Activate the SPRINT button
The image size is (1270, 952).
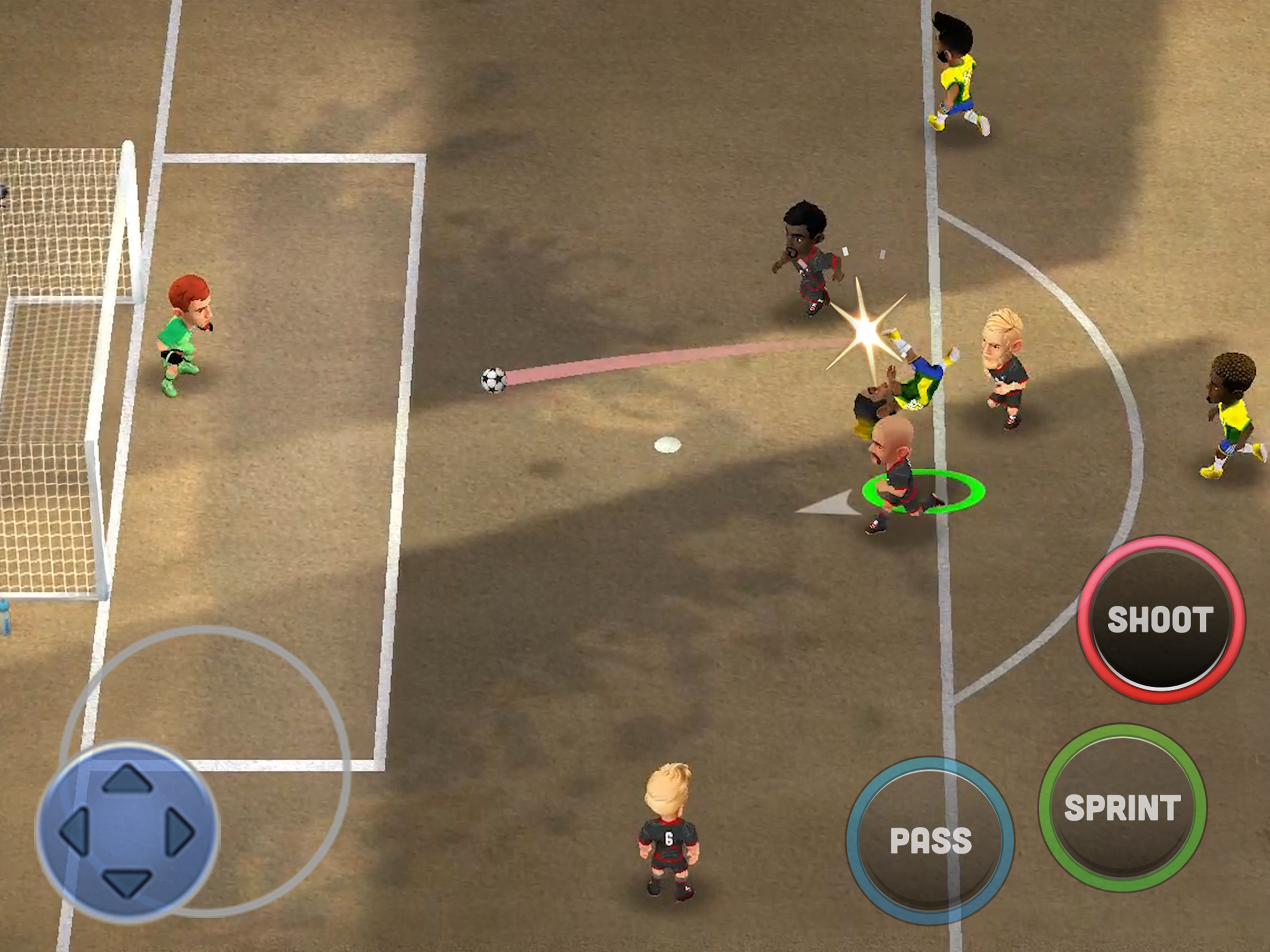(x=1123, y=808)
